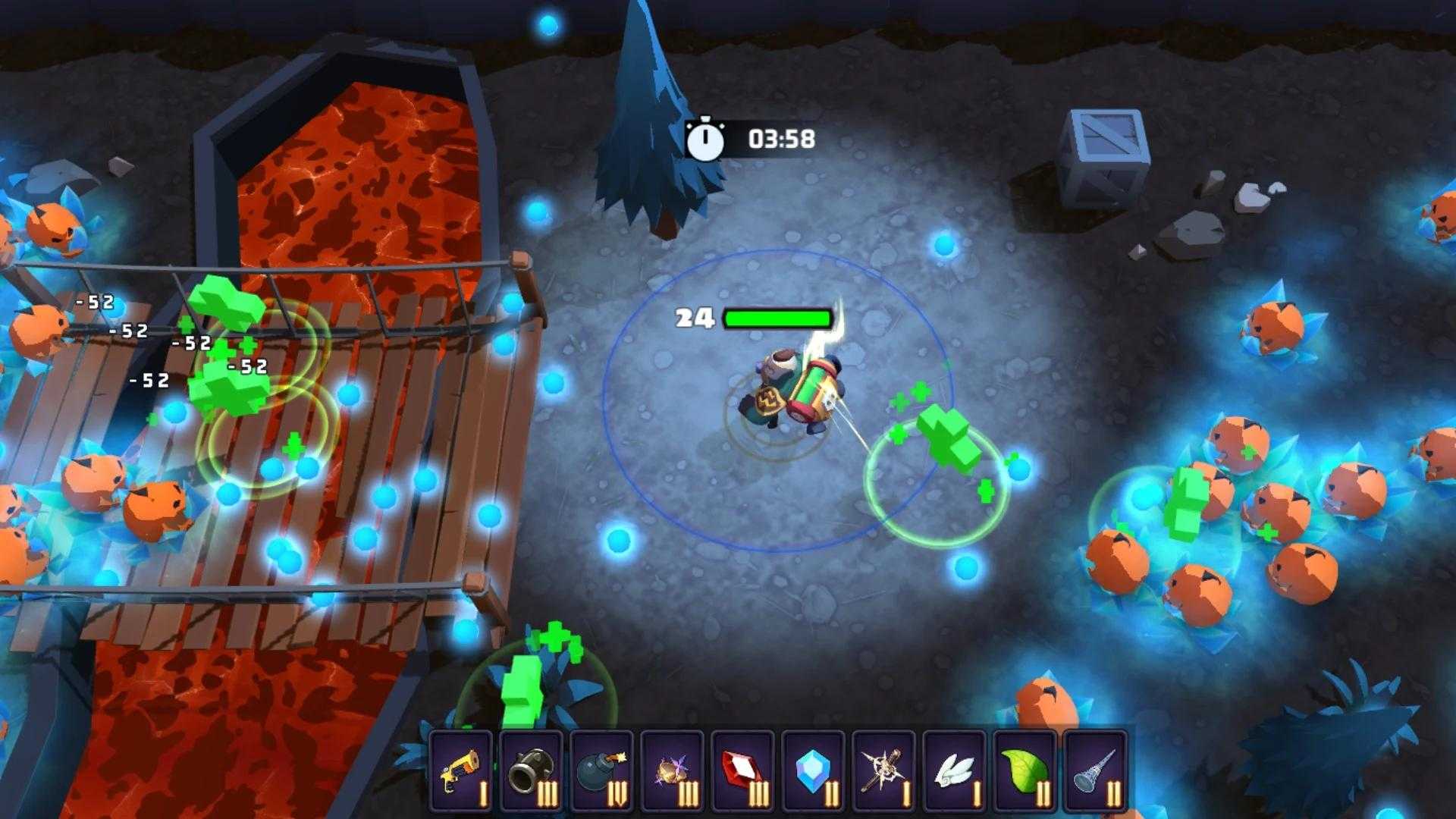Click the spiked wand item slot
Viewport: 1456px width, 819px height.
point(884,771)
